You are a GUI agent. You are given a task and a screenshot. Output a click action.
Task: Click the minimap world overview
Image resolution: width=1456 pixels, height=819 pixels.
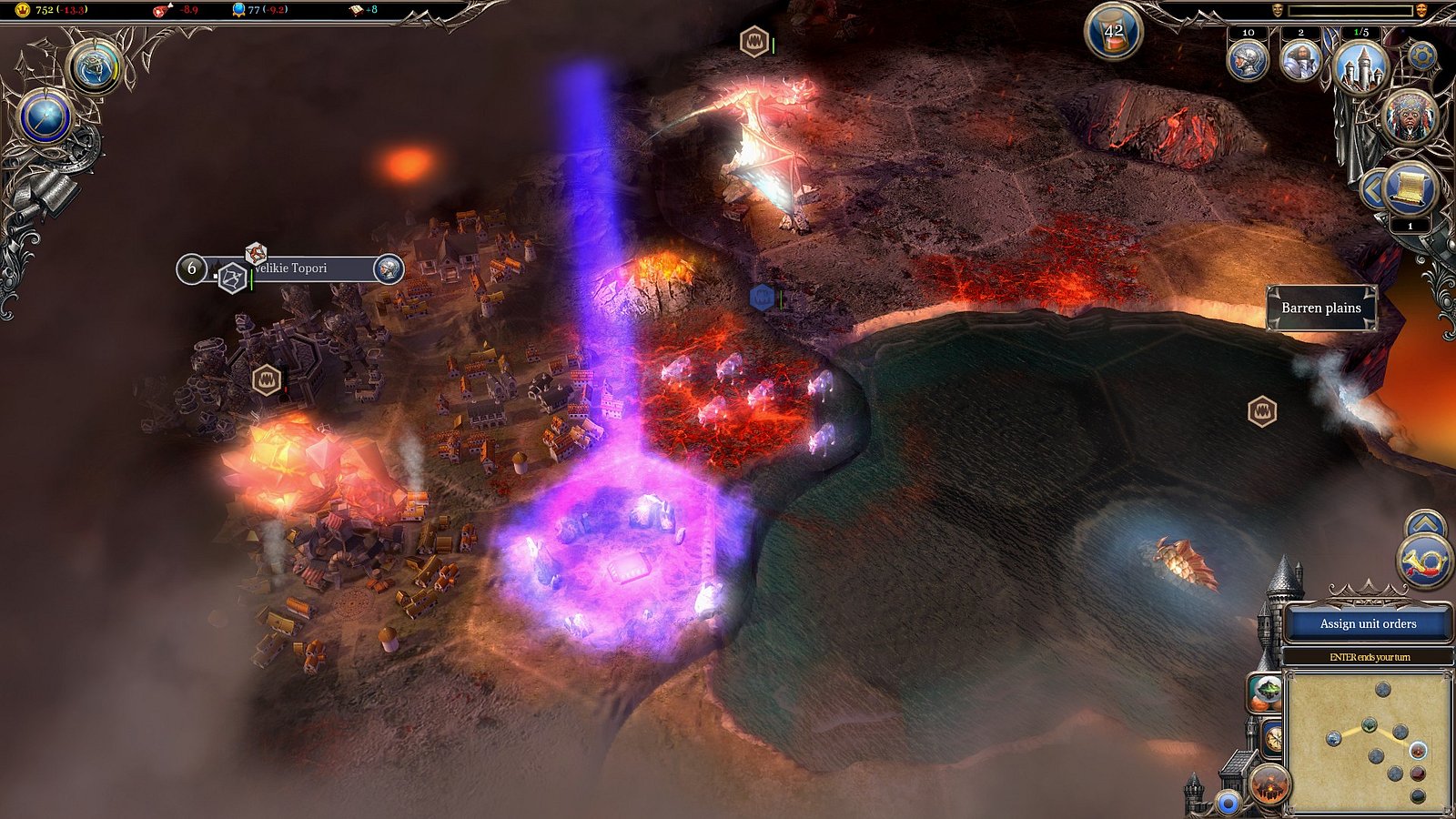click(1368, 740)
